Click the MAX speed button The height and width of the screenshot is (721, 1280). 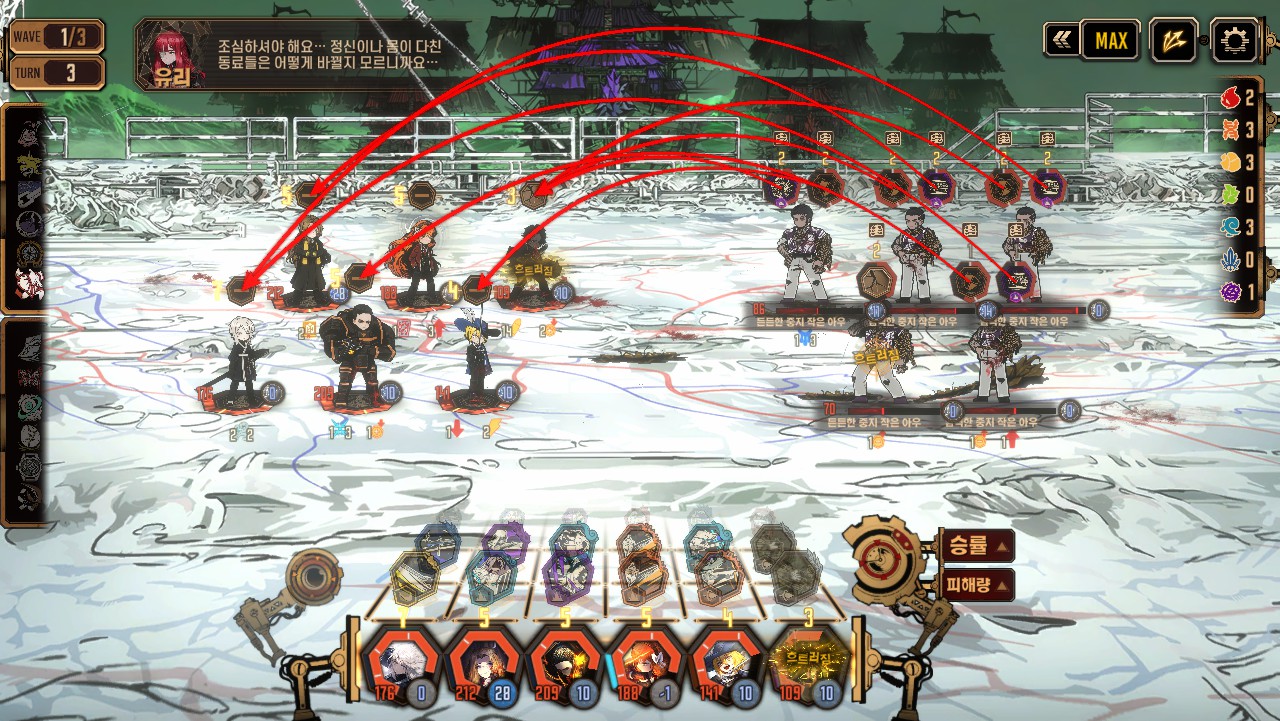tap(1111, 41)
